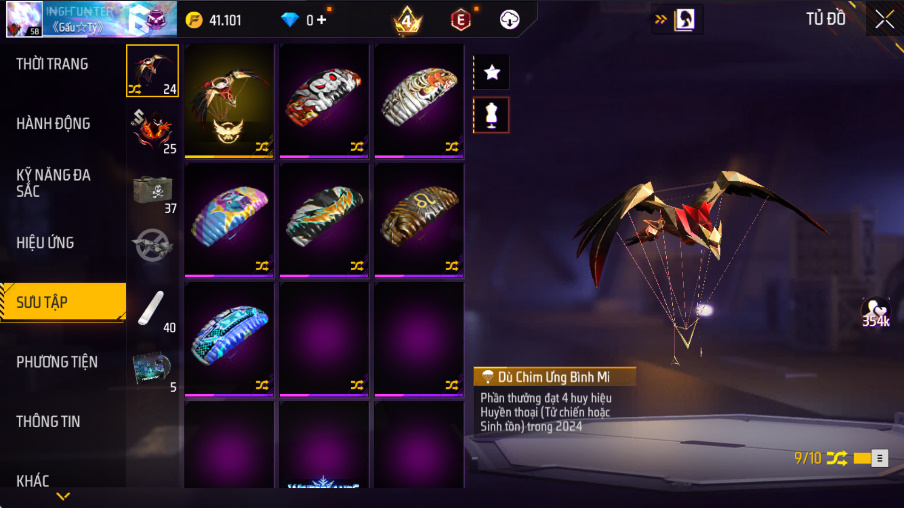Close the Tủ Đồ vault screen
Viewport: 904px width, 508px height.
pyautogui.click(x=884, y=19)
